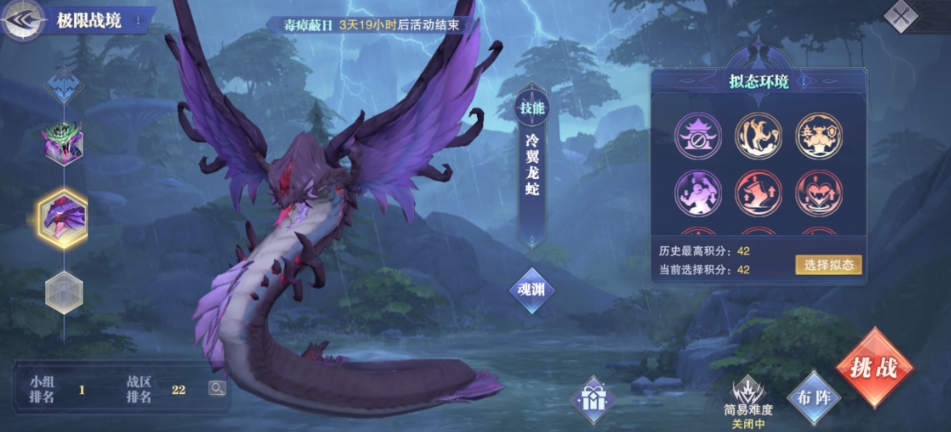Select the purple figure with down-arrows icon
The image size is (951, 432).
(x=699, y=193)
